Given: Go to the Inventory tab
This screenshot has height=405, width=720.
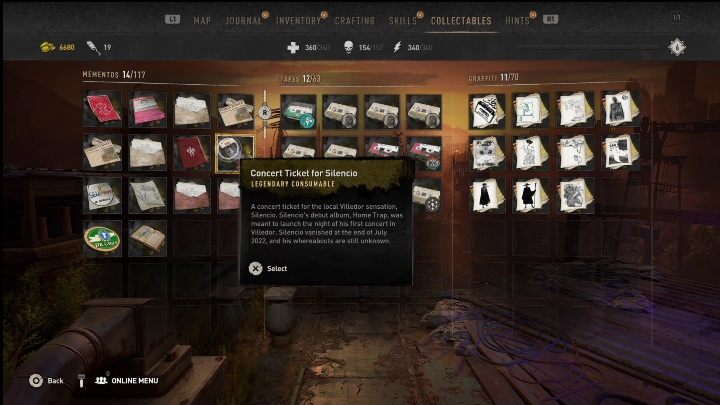Looking at the screenshot, I should pyautogui.click(x=295, y=20).
